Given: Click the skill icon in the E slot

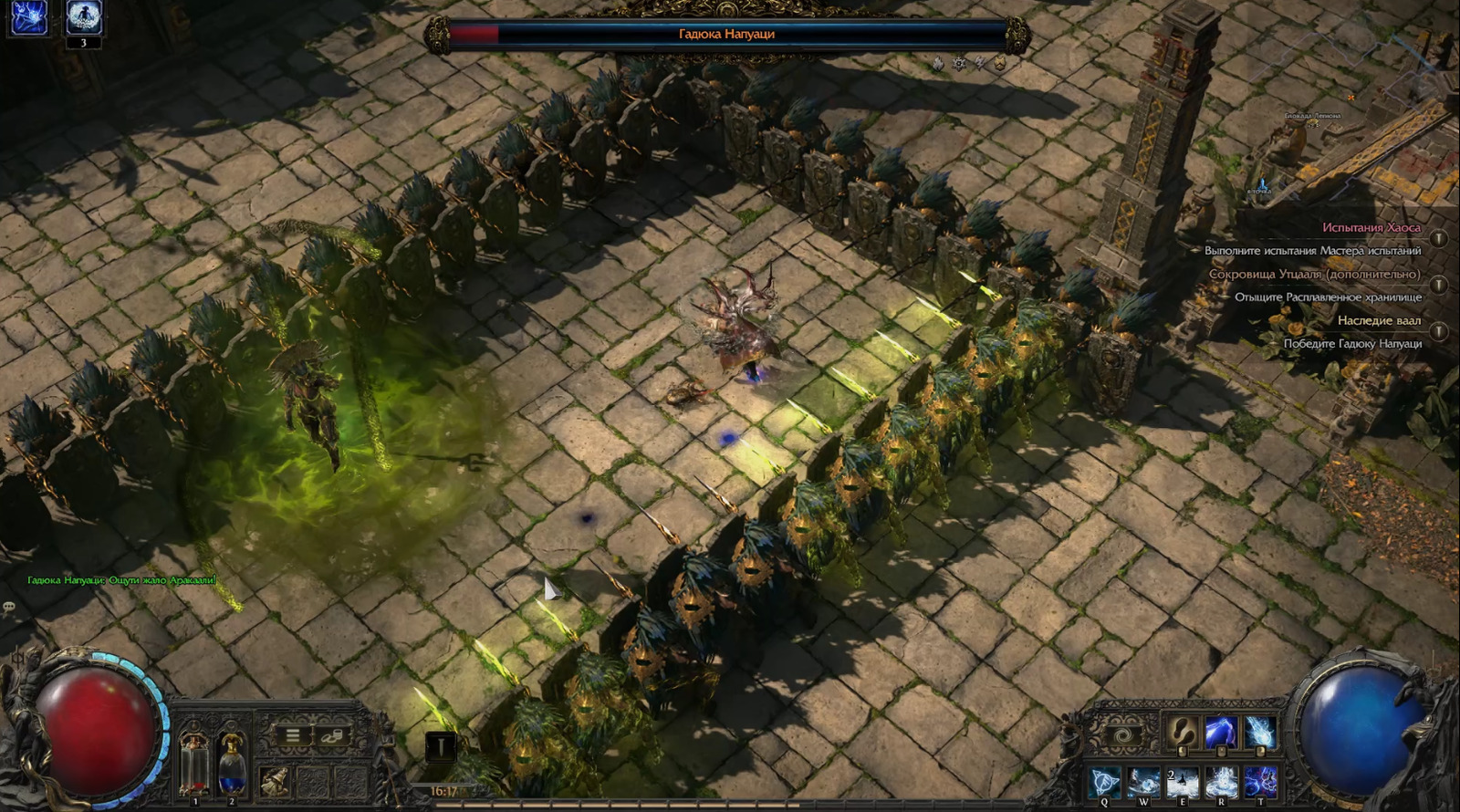Looking at the screenshot, I should pos(1182,780).
